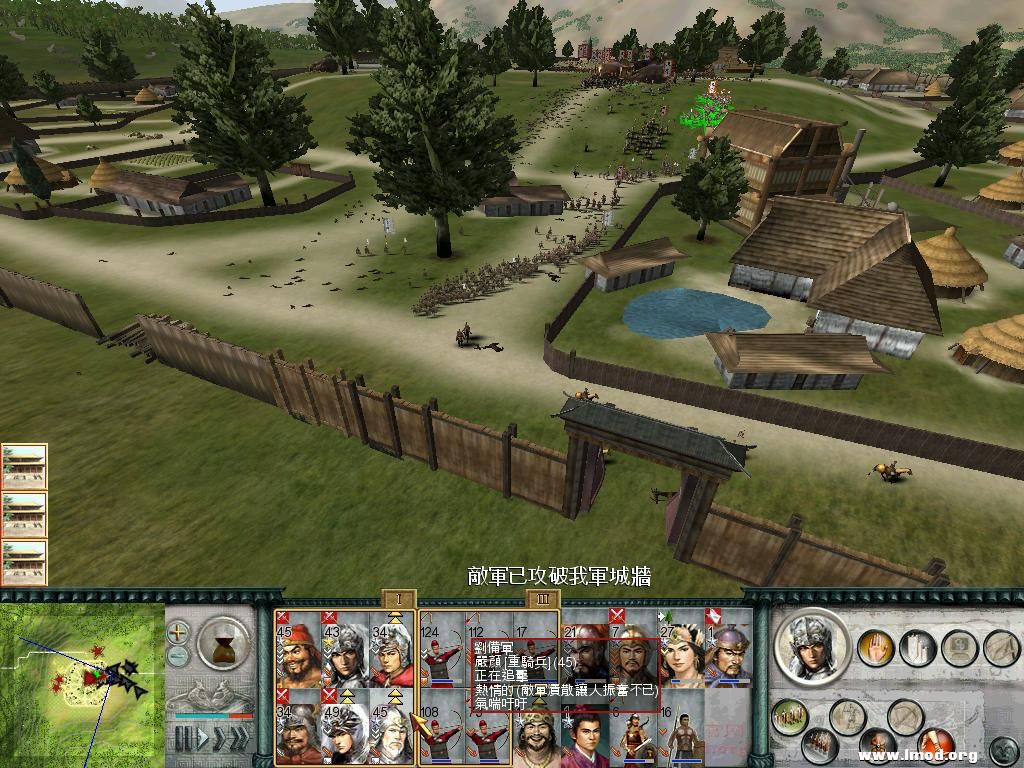Select the red-hat general unit card with 45 men
Image resolution: width=1024 pixels, height=768 pixels.
click(x=298, y=649)
